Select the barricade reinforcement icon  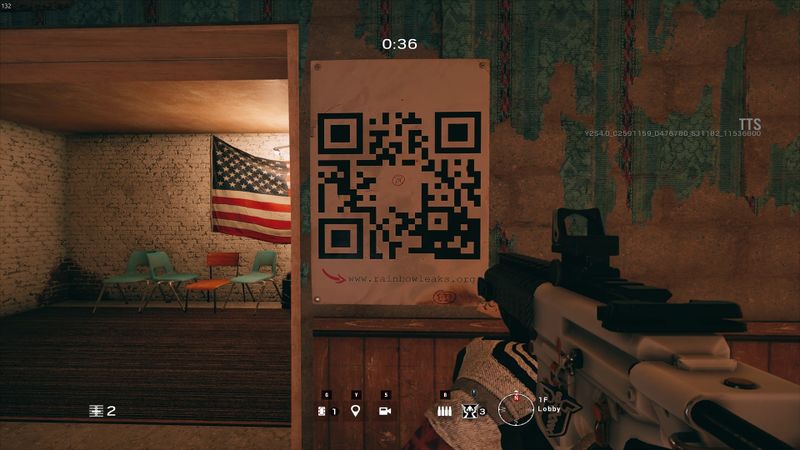click(x=322, y=411)
